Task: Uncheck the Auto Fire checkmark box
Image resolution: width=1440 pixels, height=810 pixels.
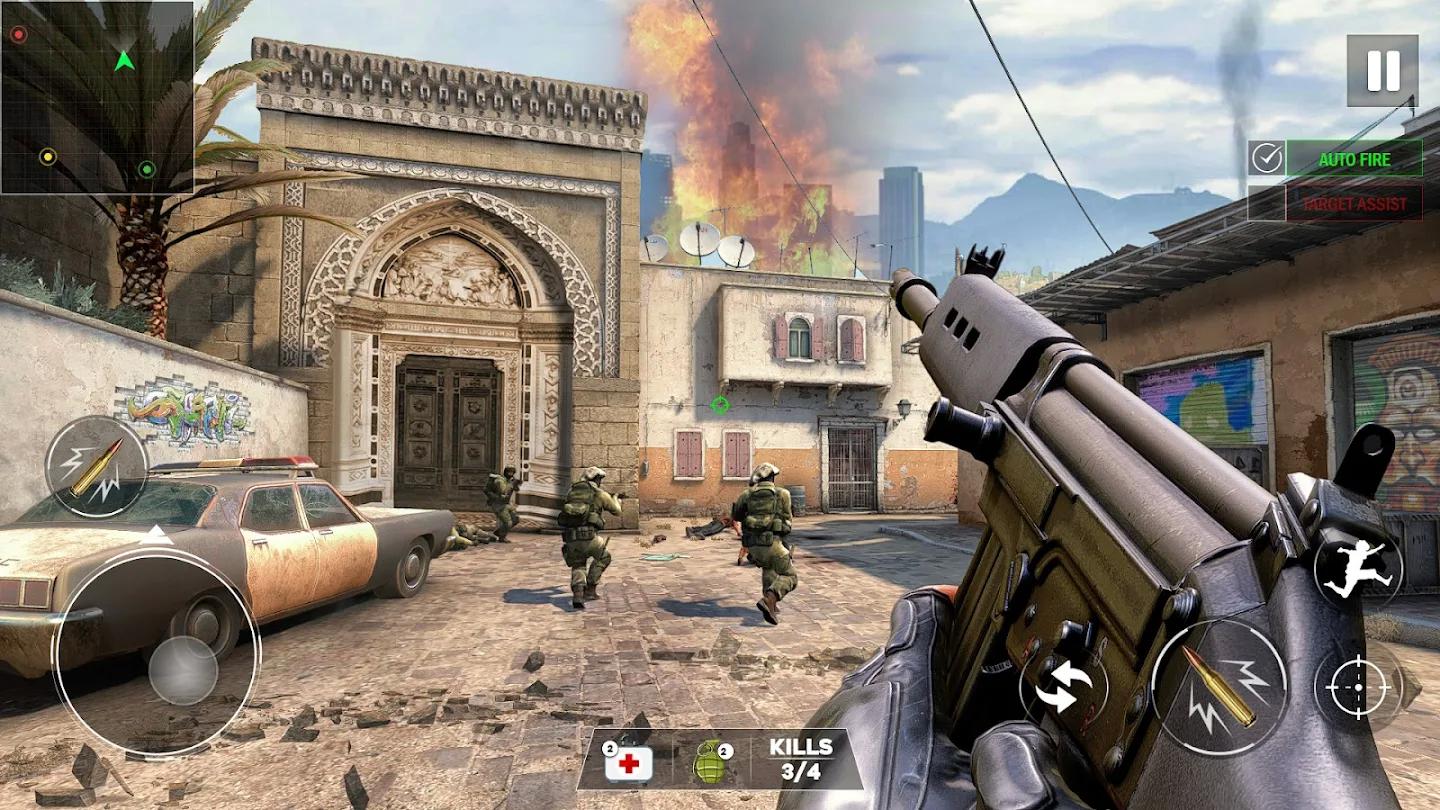Action: click(x=1267, y=158)
